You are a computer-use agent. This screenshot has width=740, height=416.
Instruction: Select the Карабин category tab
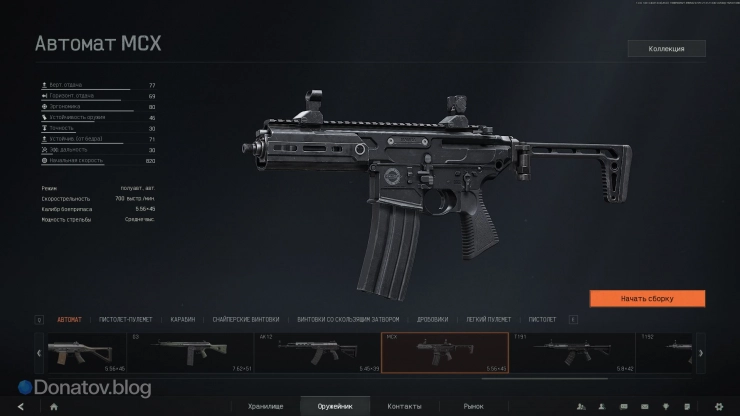pyautogui.click(x=182, y=320)
